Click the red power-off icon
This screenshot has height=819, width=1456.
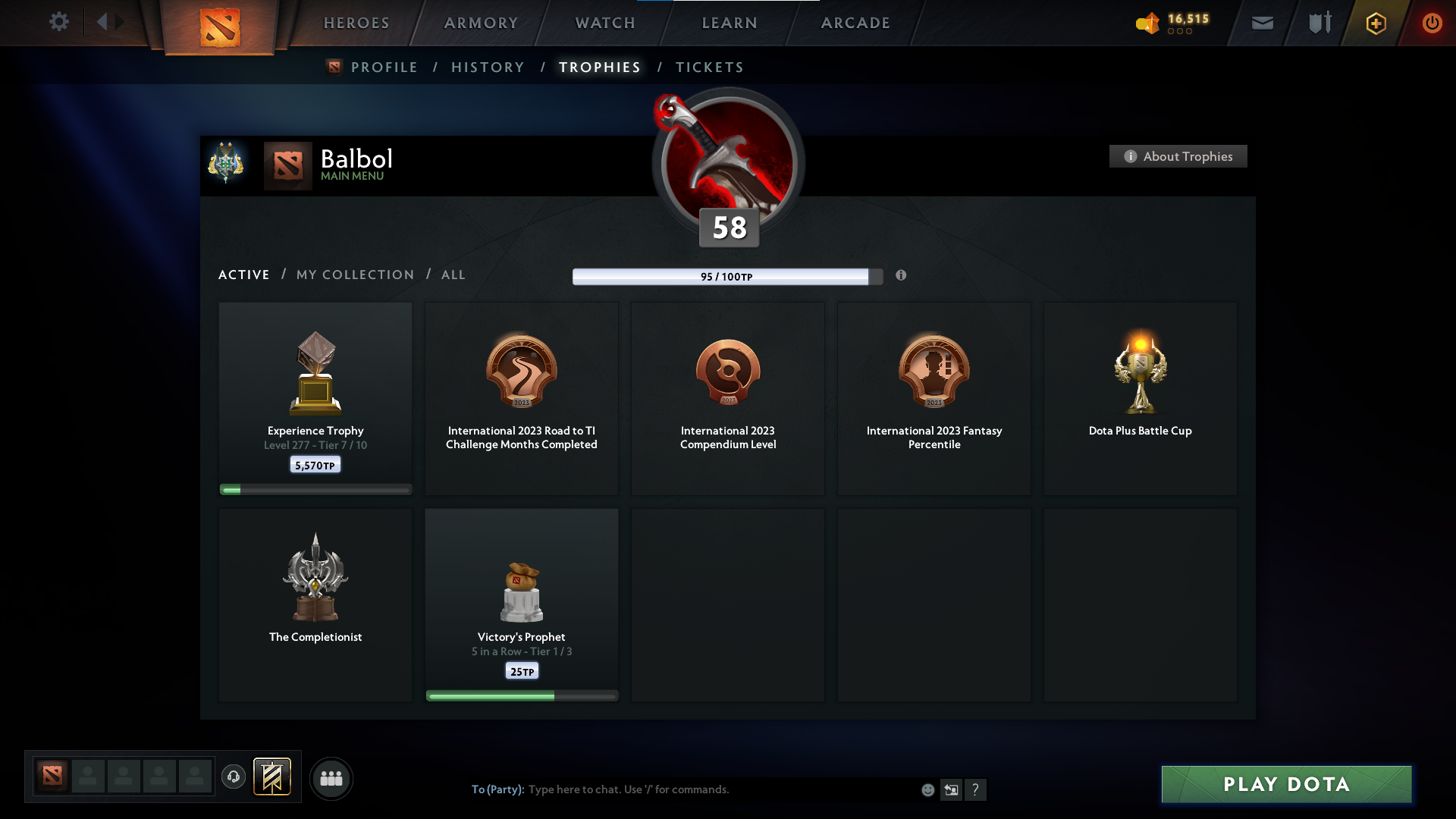(1432, 23)
